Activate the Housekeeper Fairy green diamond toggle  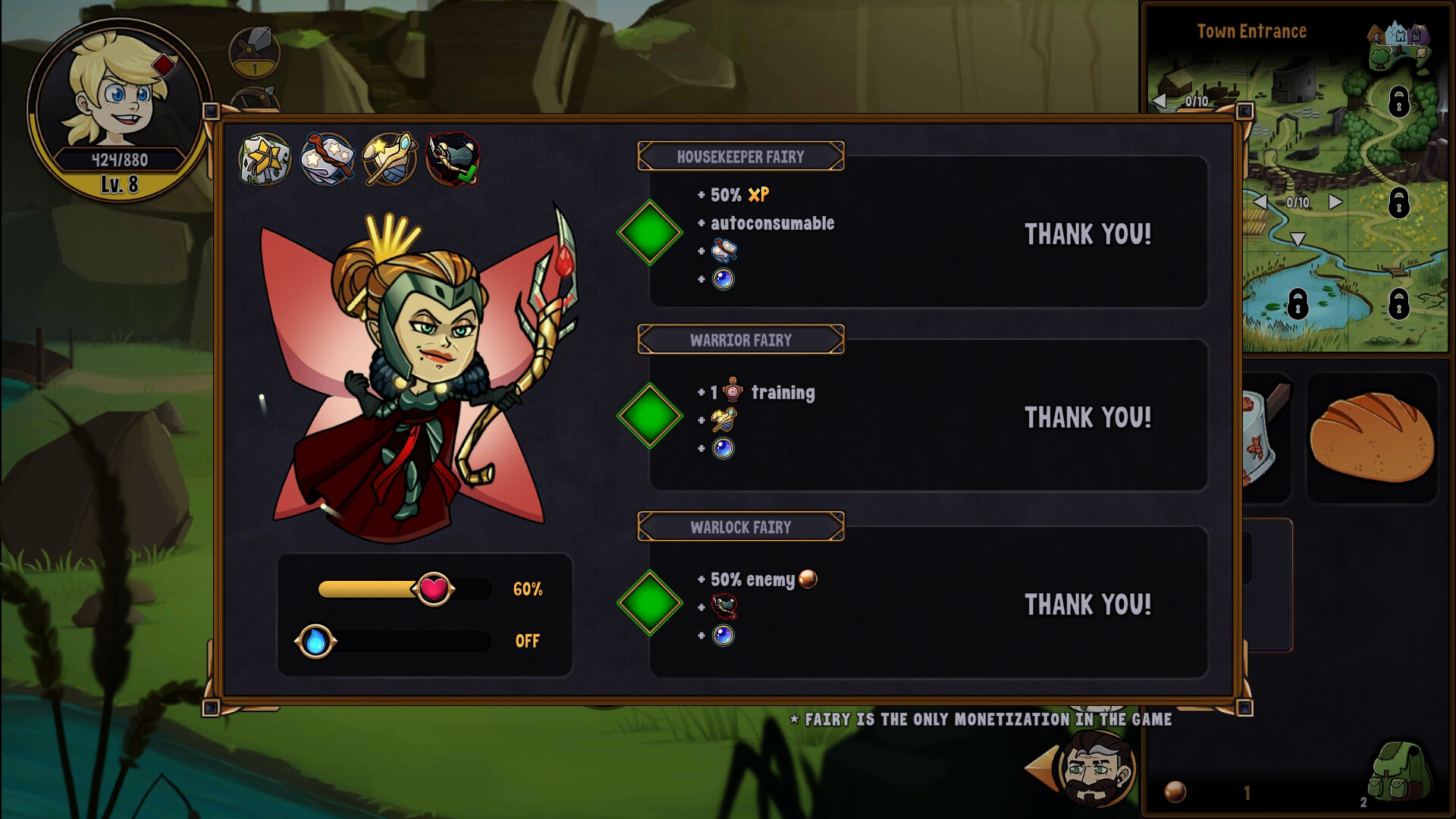tap(649, 234)
